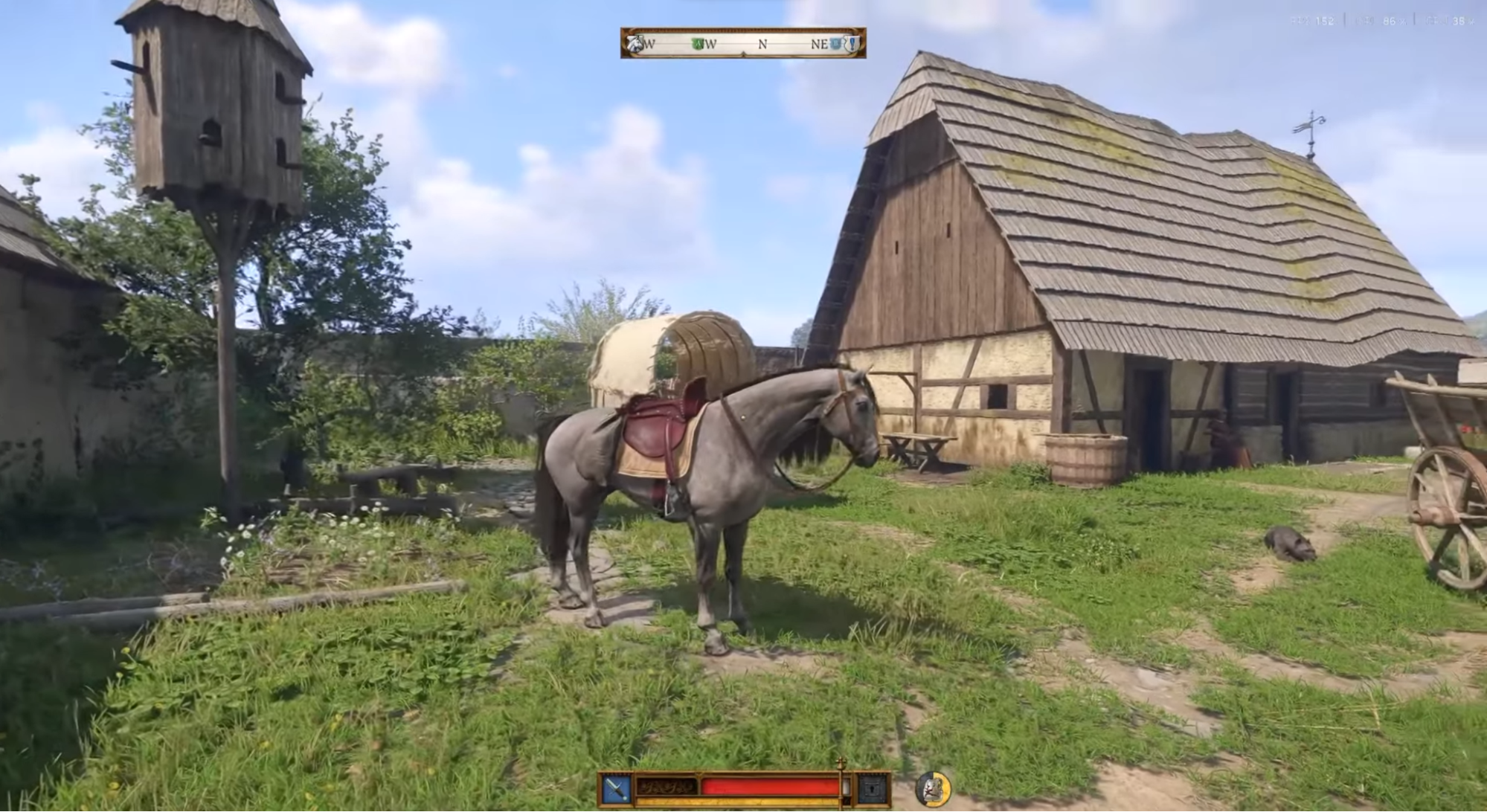
Task: Select the sword weapon icon on the HUD
Action: pyautogui.click(x=616, y=788)
